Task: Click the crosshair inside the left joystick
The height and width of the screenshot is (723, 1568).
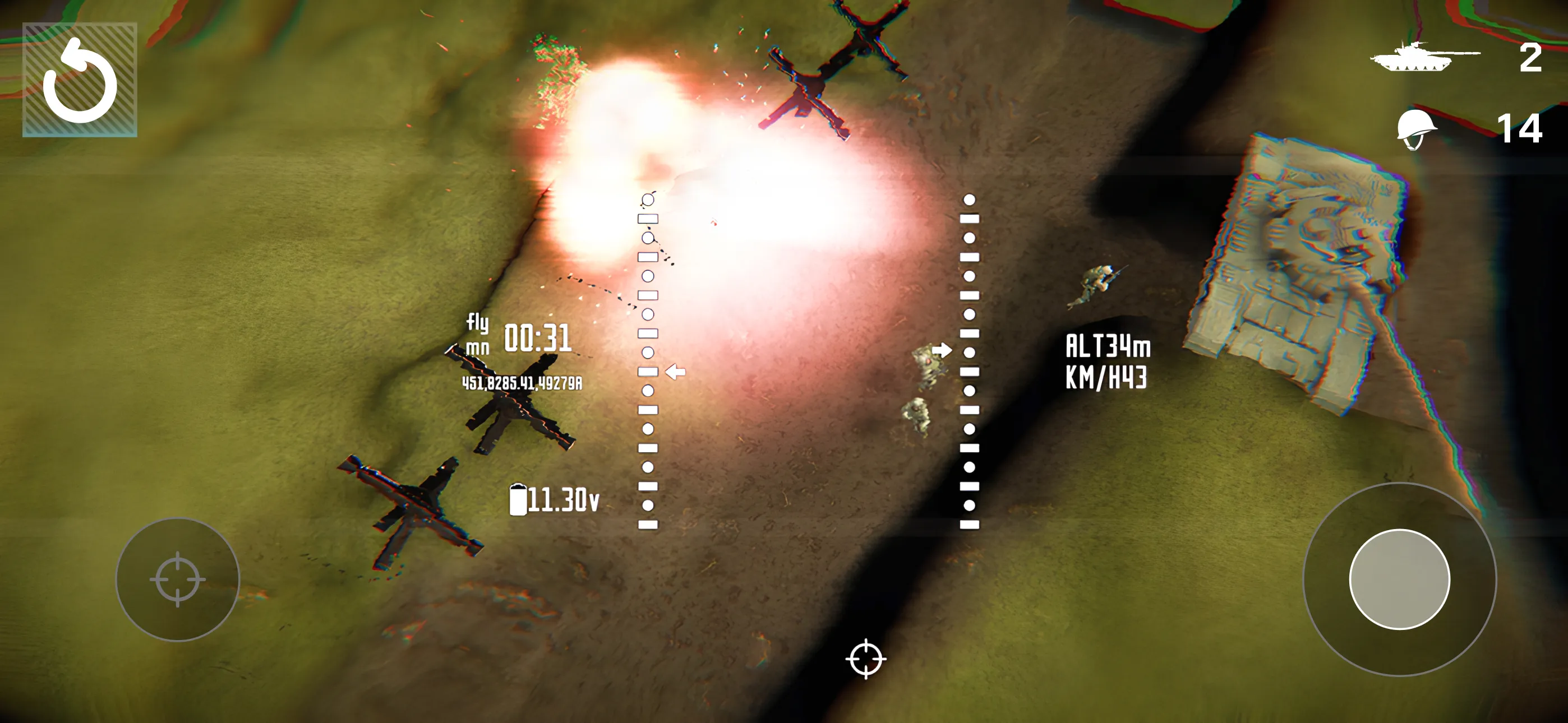Action: [178, 581]
